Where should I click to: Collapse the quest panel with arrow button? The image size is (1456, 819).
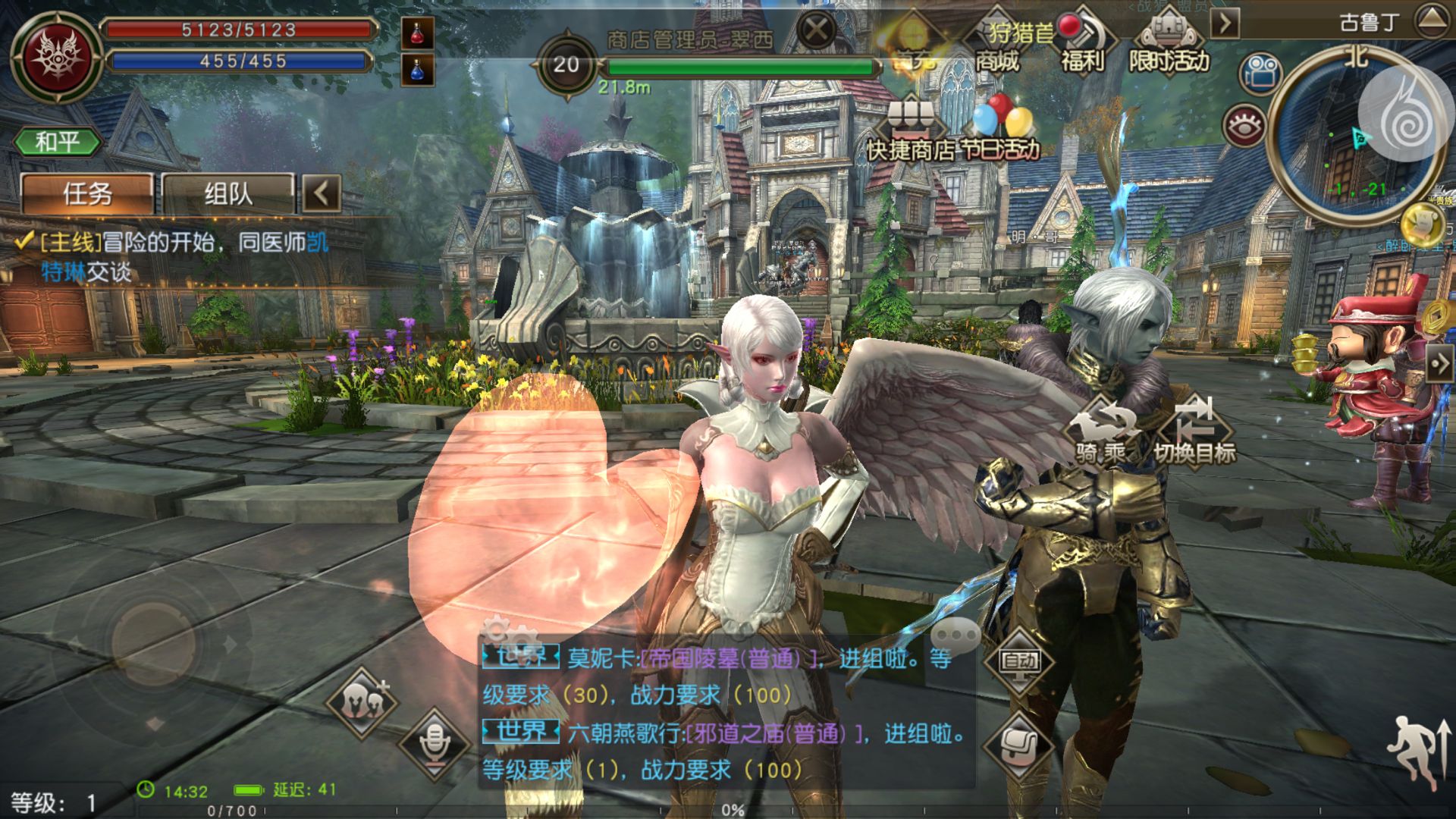tap(322, 194)
